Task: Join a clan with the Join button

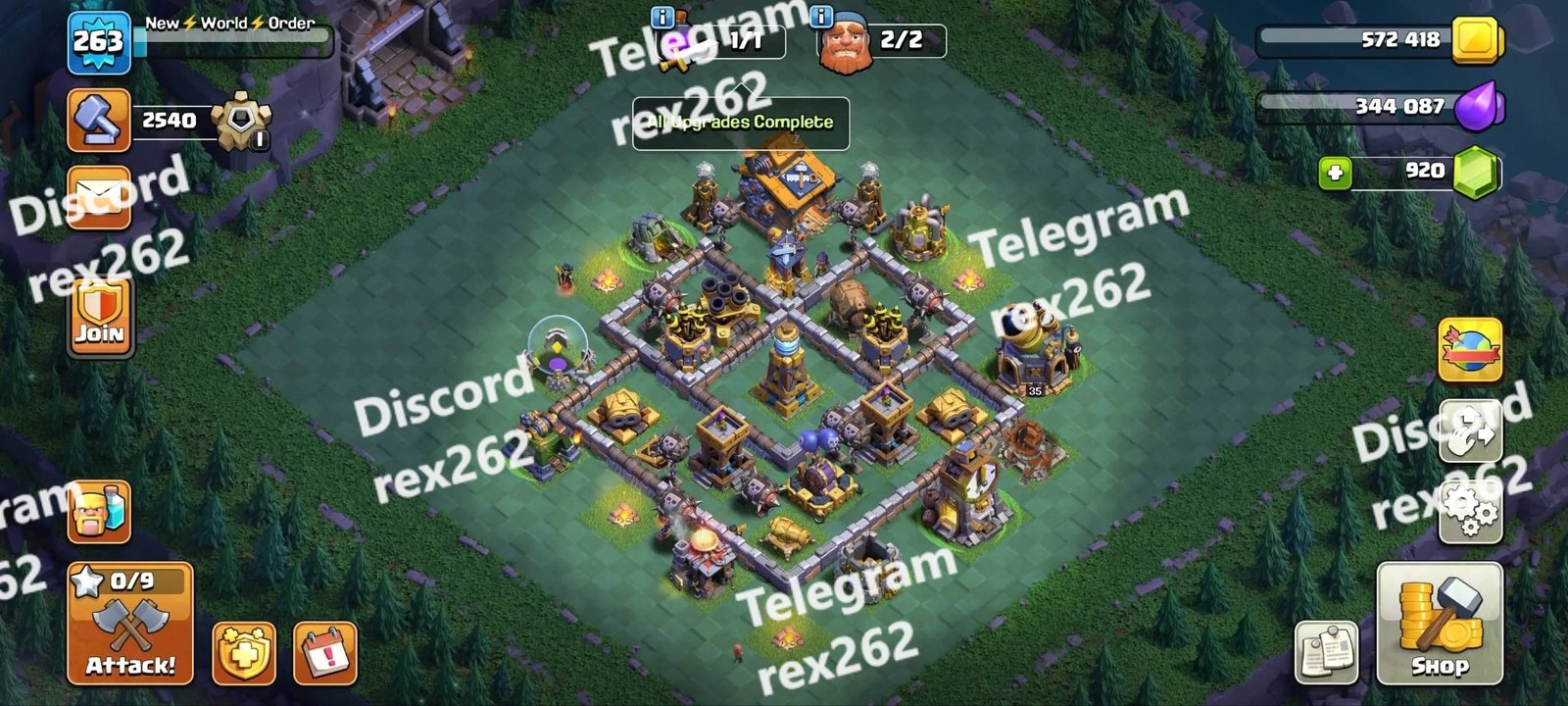Action: [x=99, y=316]
